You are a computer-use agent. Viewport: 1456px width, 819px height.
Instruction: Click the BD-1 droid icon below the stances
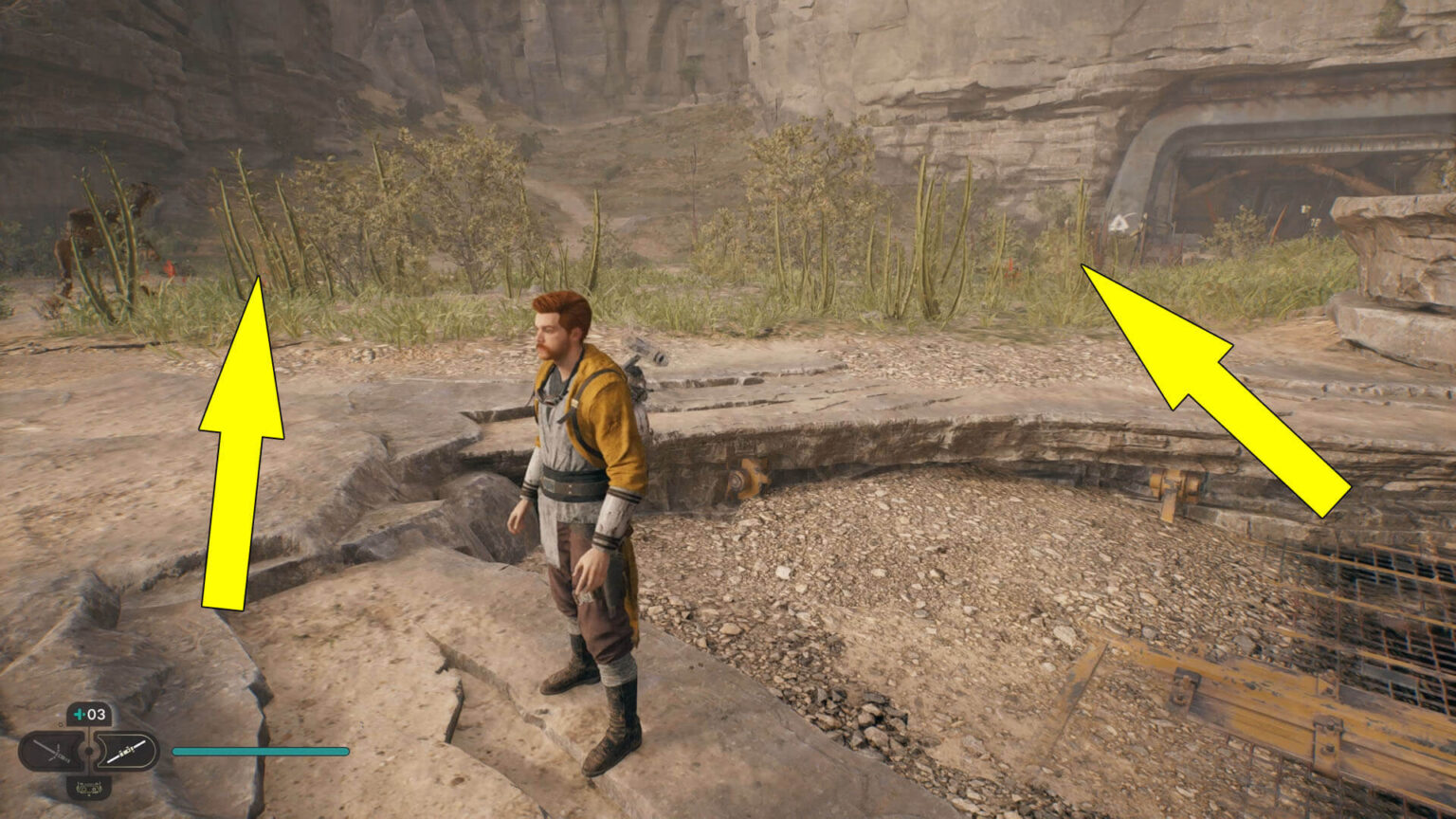(x=89, y=789)
